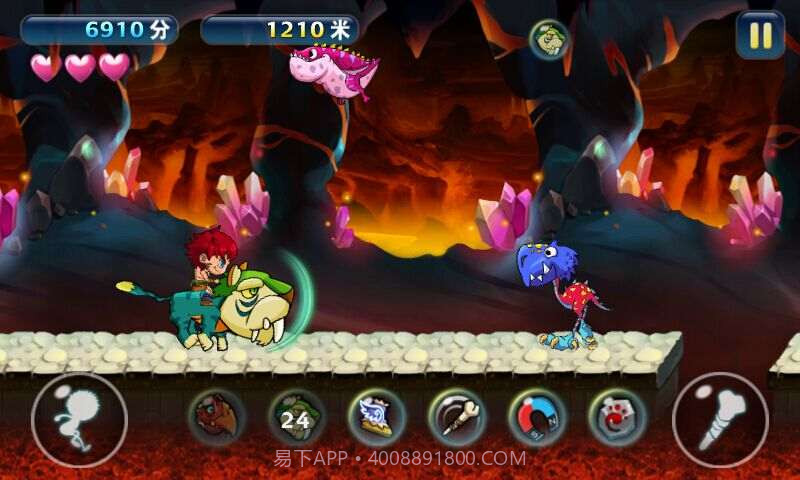Activate the winged boots power-up
The width and height of the screenshot is (800, 480).
pos(377,418)
